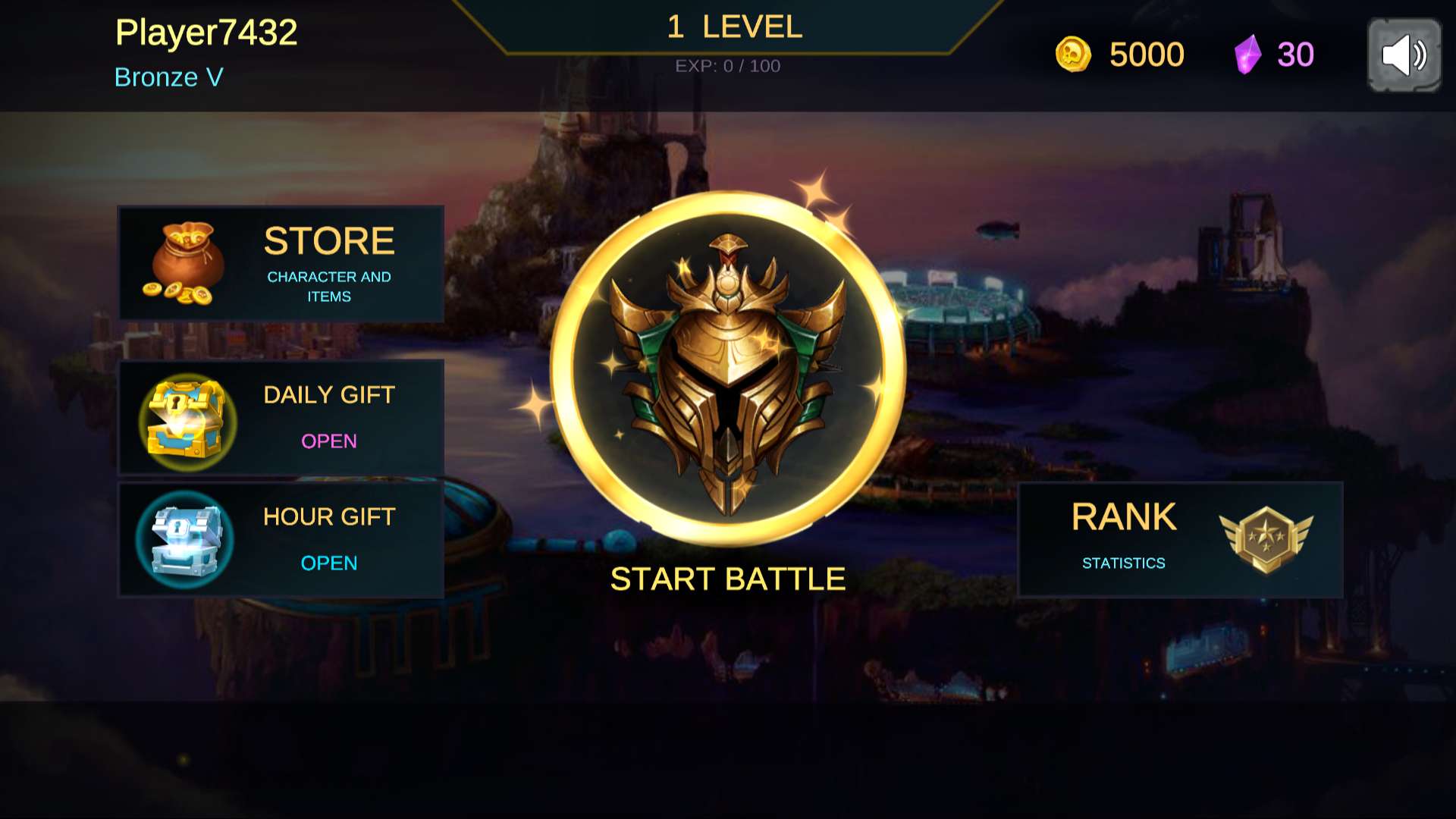This screenshot has width=1456, height=819.
Task: Open the Daily Gift chest
Action: [281, 418]
